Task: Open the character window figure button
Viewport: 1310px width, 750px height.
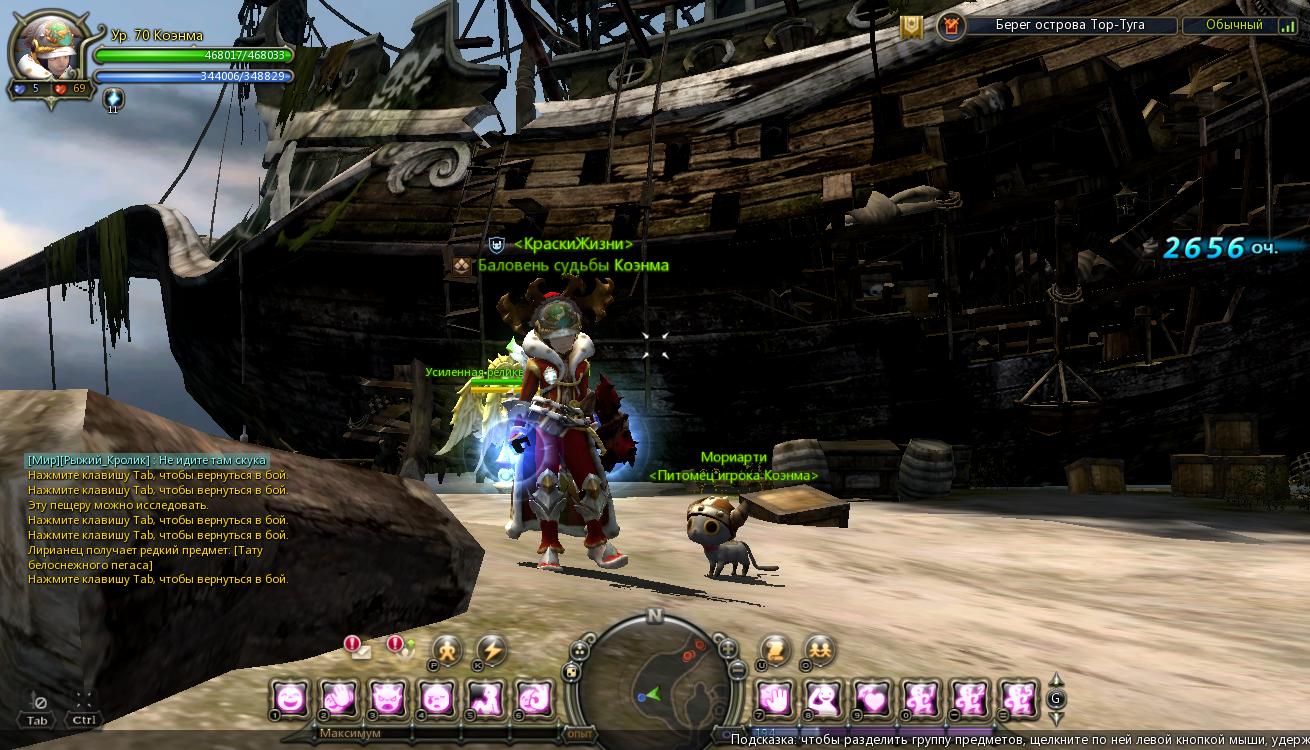Action: pyautogui.click(x=447, y=650)
